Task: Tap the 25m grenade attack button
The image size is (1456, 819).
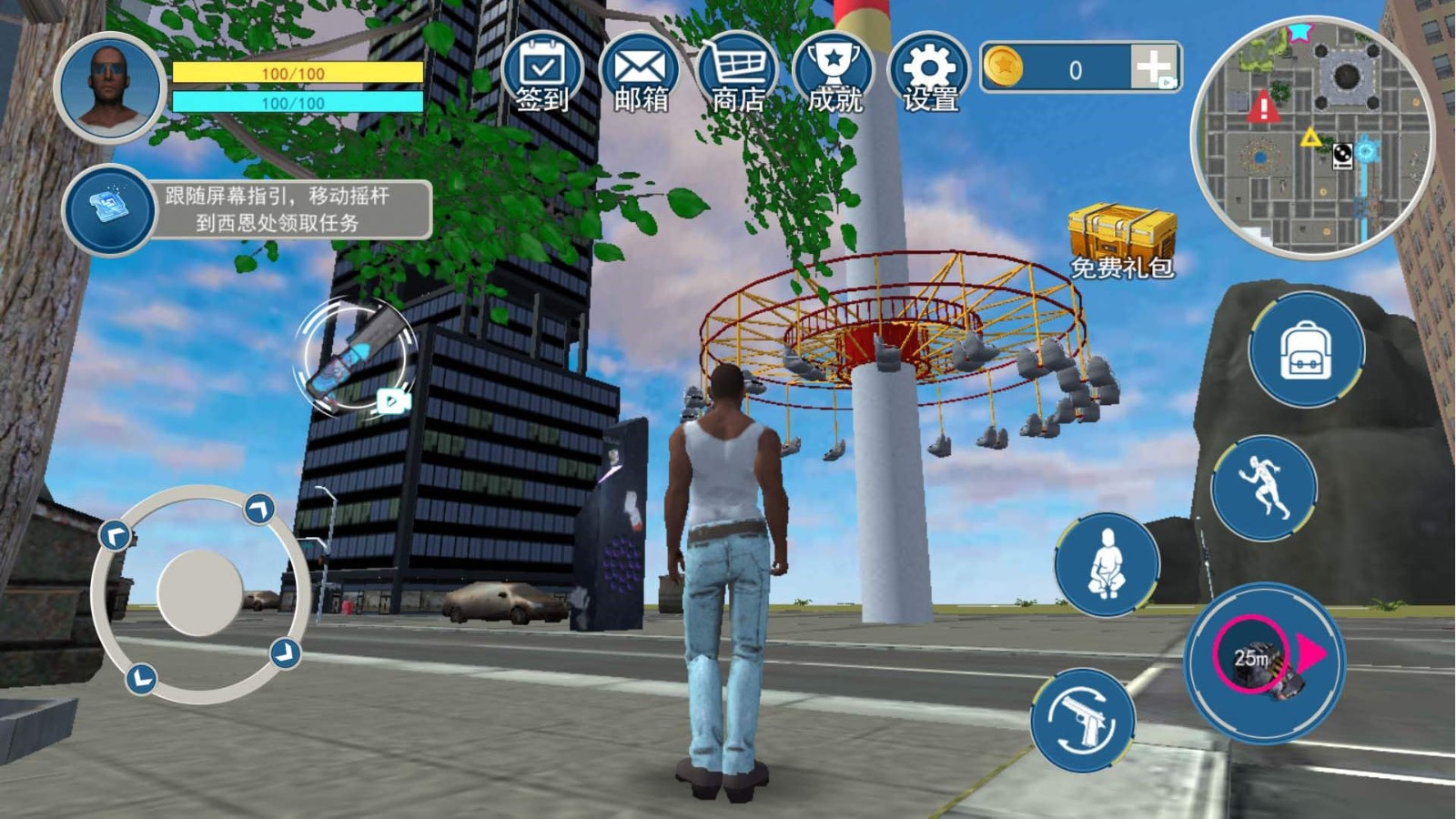Action: (1265, 662)
